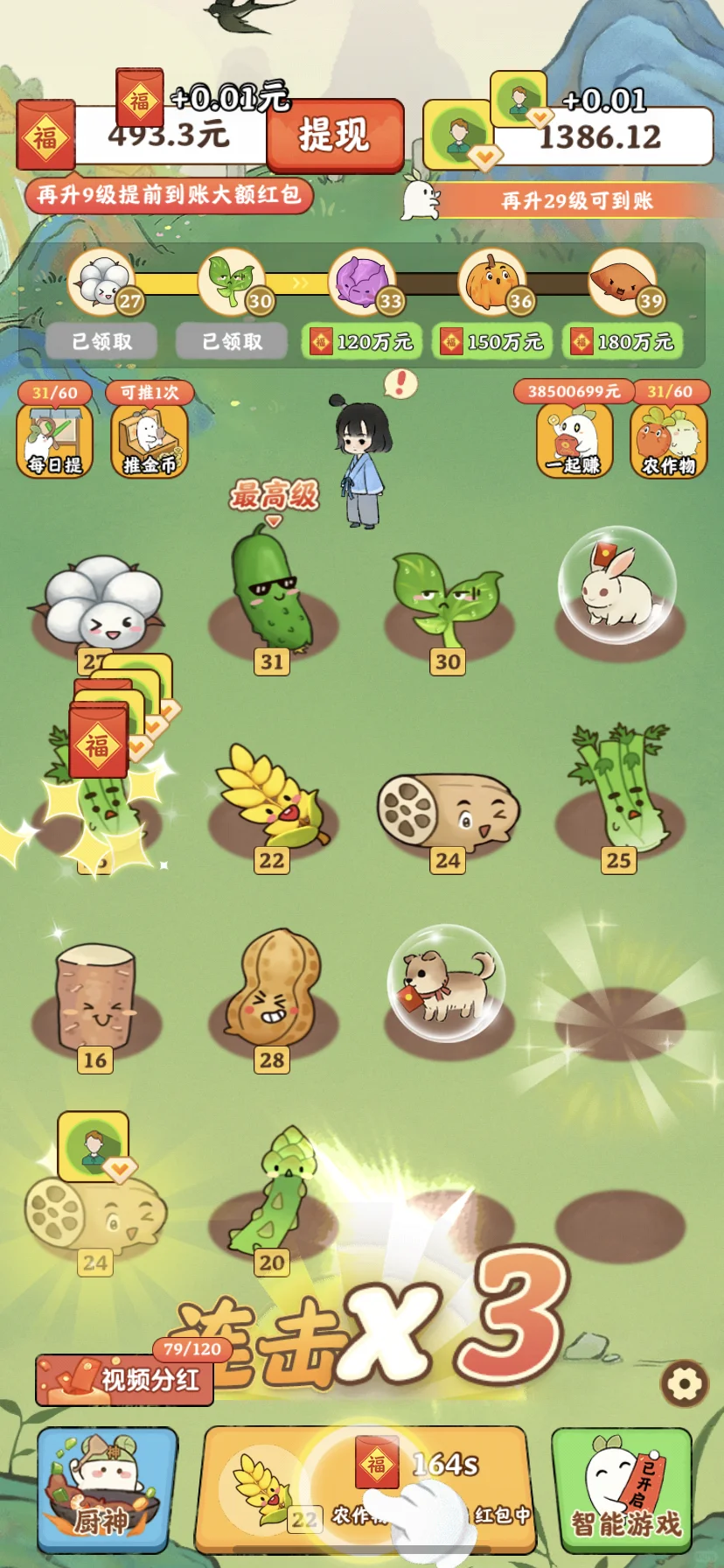Tap the center plant crop button

point(365,1489)
